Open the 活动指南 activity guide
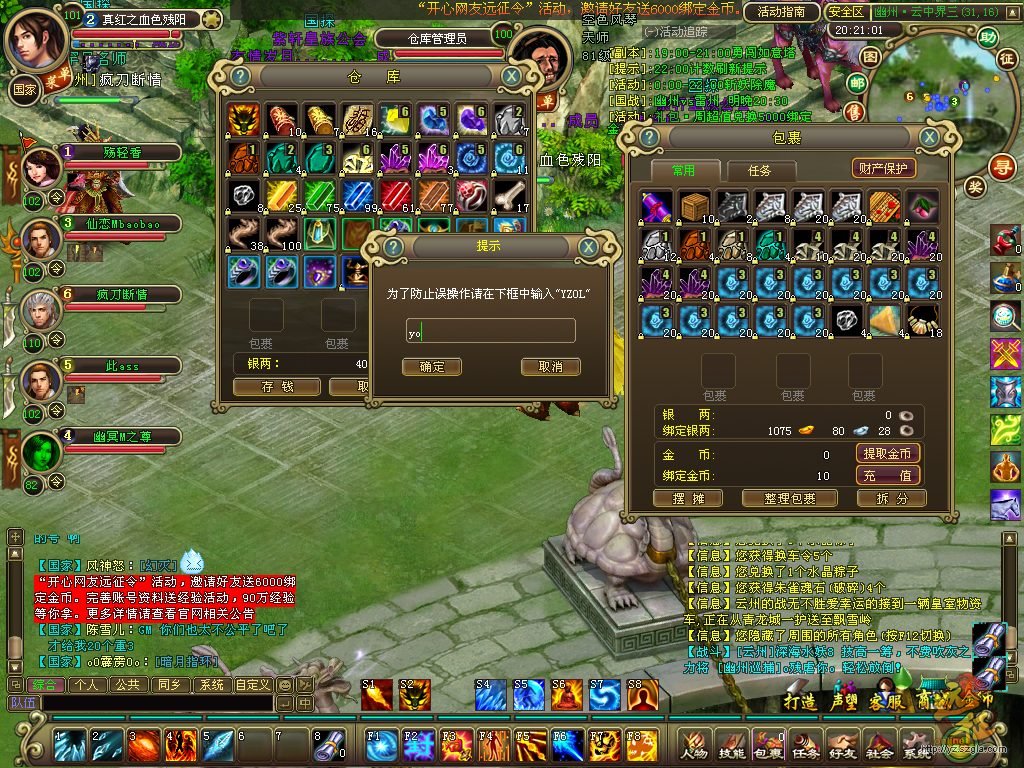Image resolution: width=1024 pixels, height=768 pixels. click(781, 12)
